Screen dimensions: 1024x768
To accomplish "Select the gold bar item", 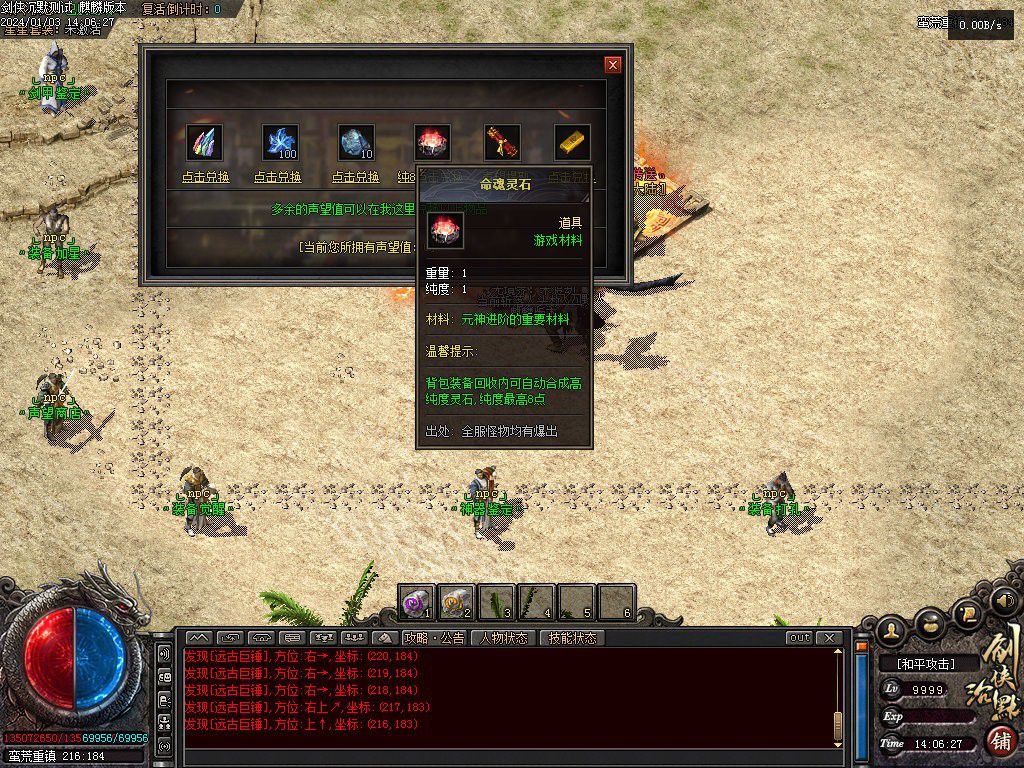I will click(x=572, y=142).
